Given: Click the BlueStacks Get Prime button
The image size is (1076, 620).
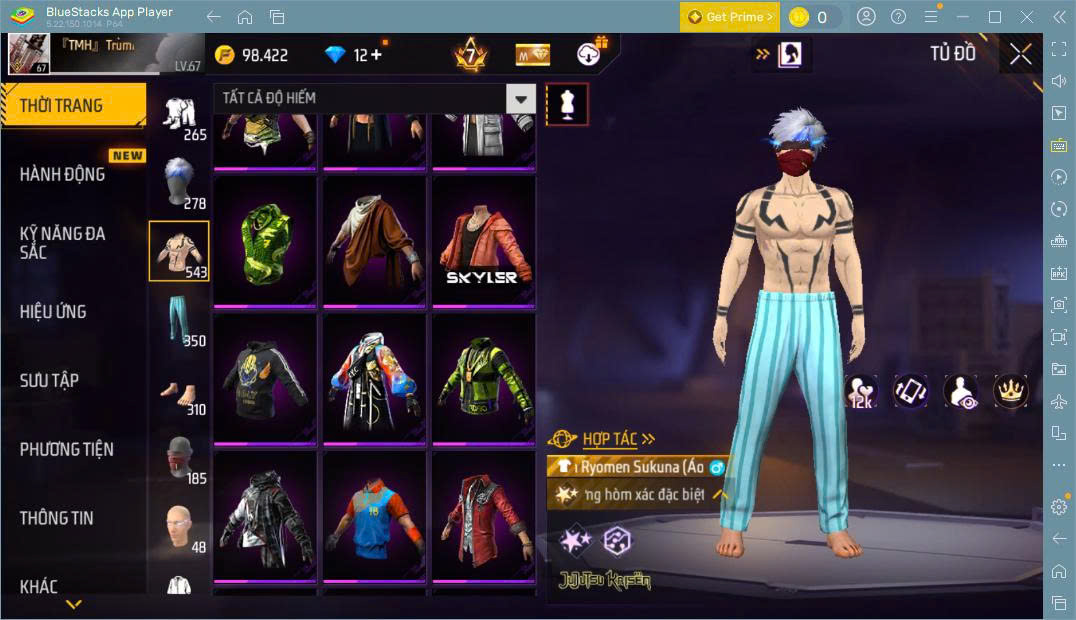Looking at the screenshot, I should [x=729, y=17].
